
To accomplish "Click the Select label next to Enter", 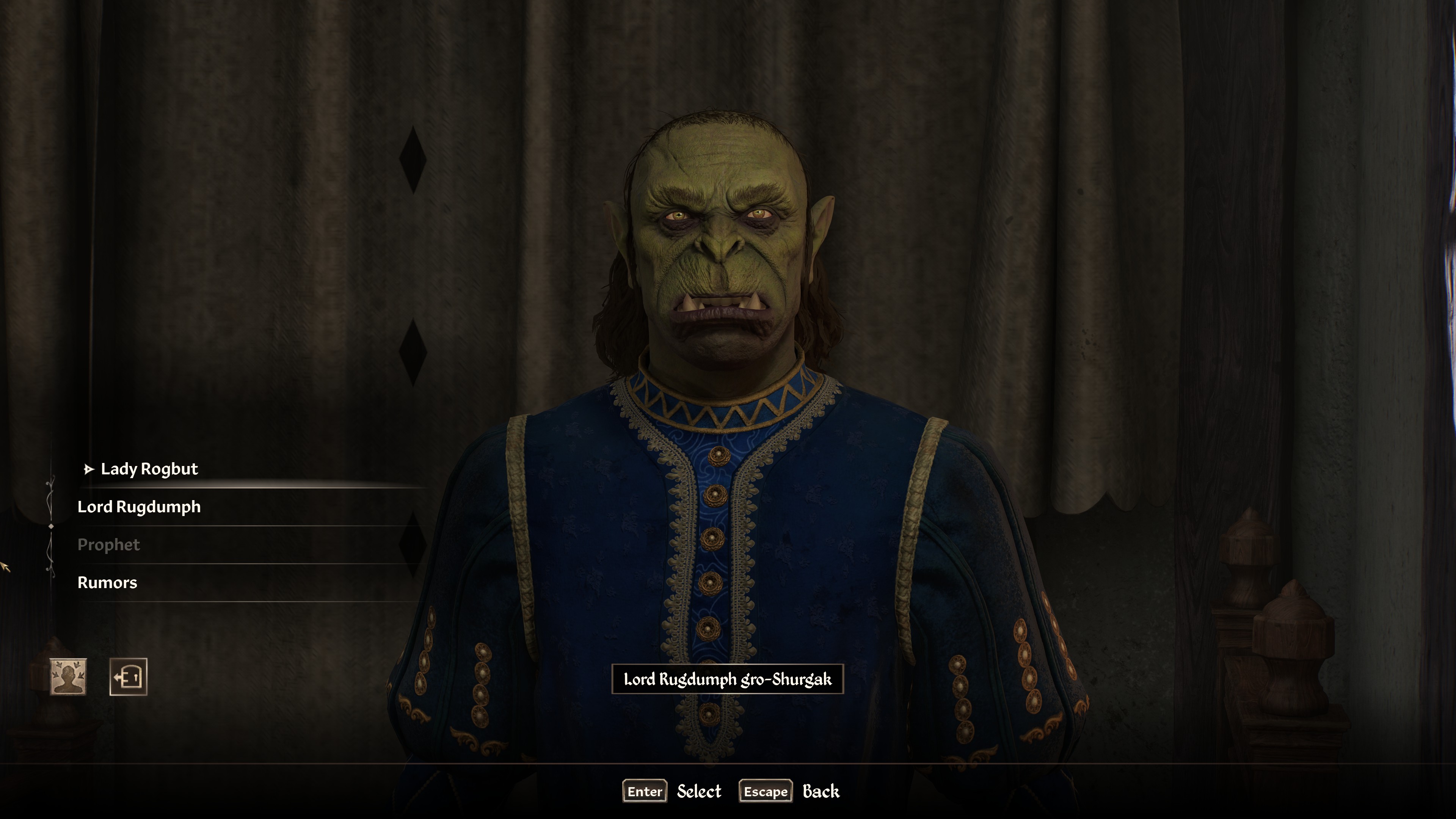I will (698, 791).
